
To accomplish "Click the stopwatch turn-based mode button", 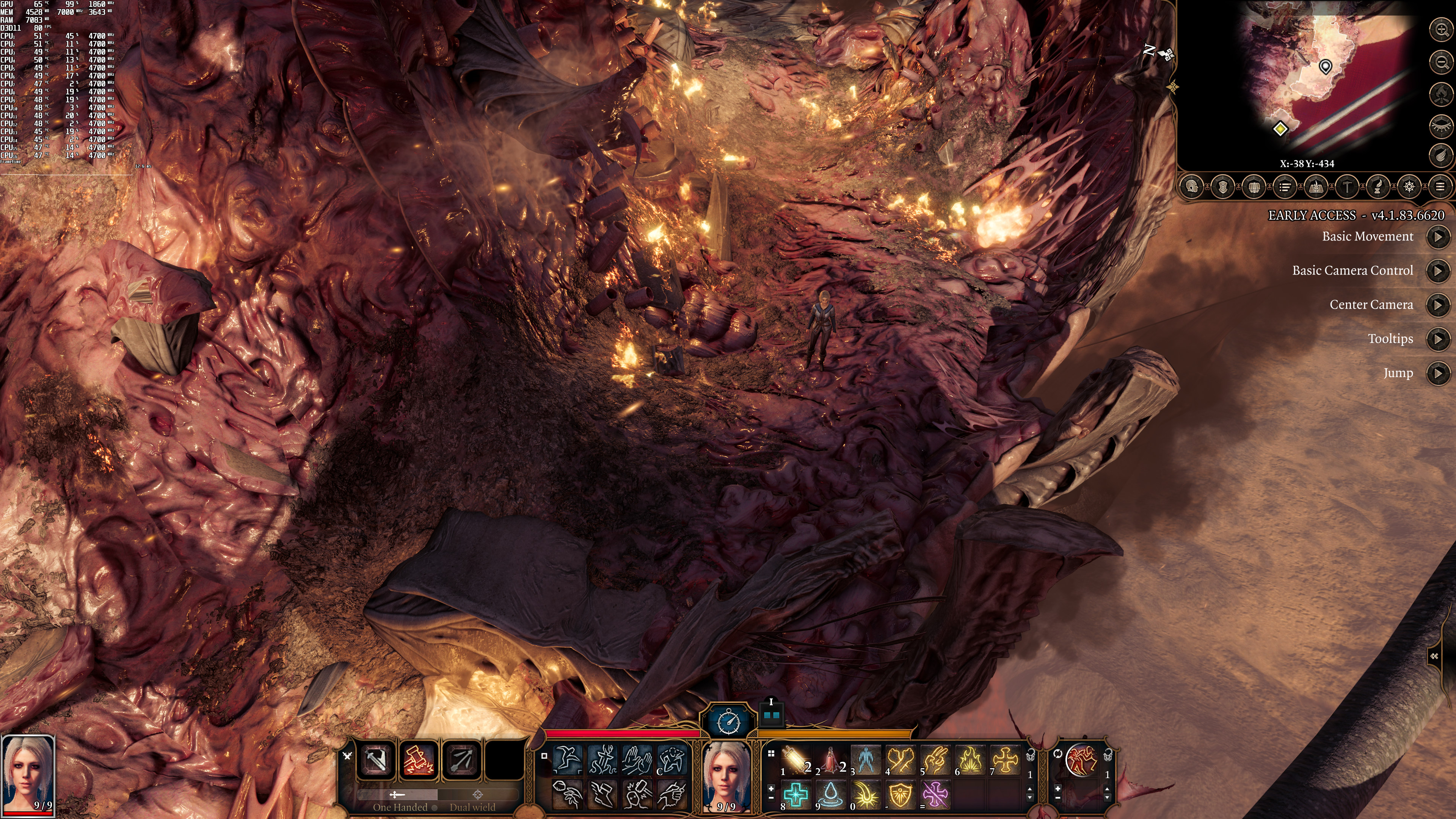I will click(x=728, y=721).
